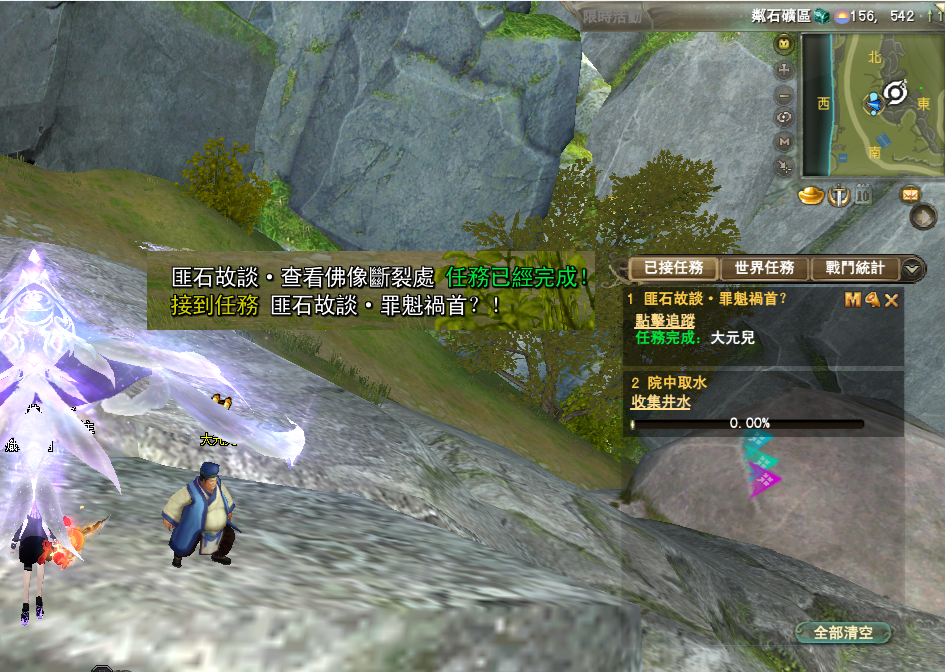Open the calendar icon showing 10
This screenshot has height=672, width=945.
tap(862, 194)
